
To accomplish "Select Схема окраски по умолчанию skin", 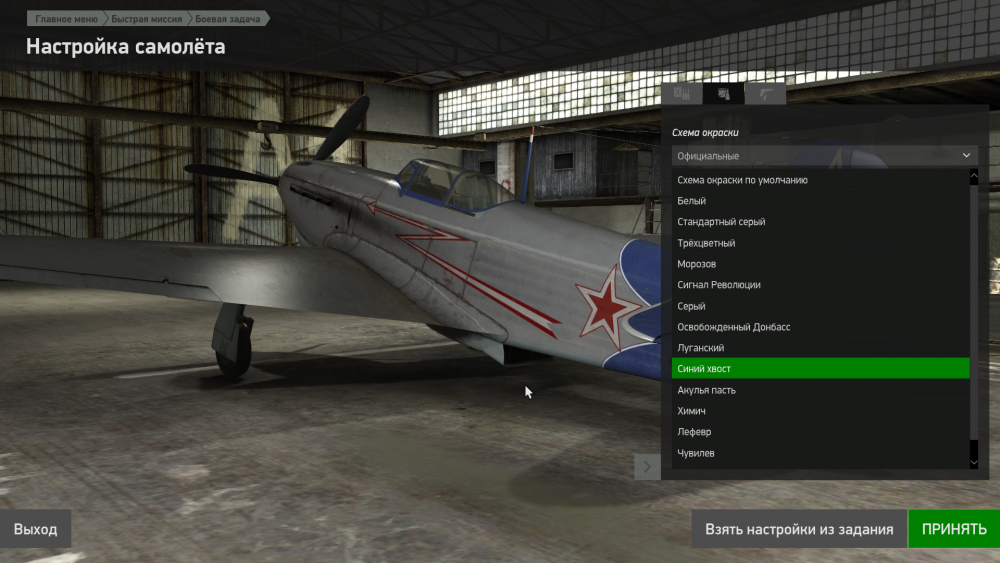I will tap(742, 180).
